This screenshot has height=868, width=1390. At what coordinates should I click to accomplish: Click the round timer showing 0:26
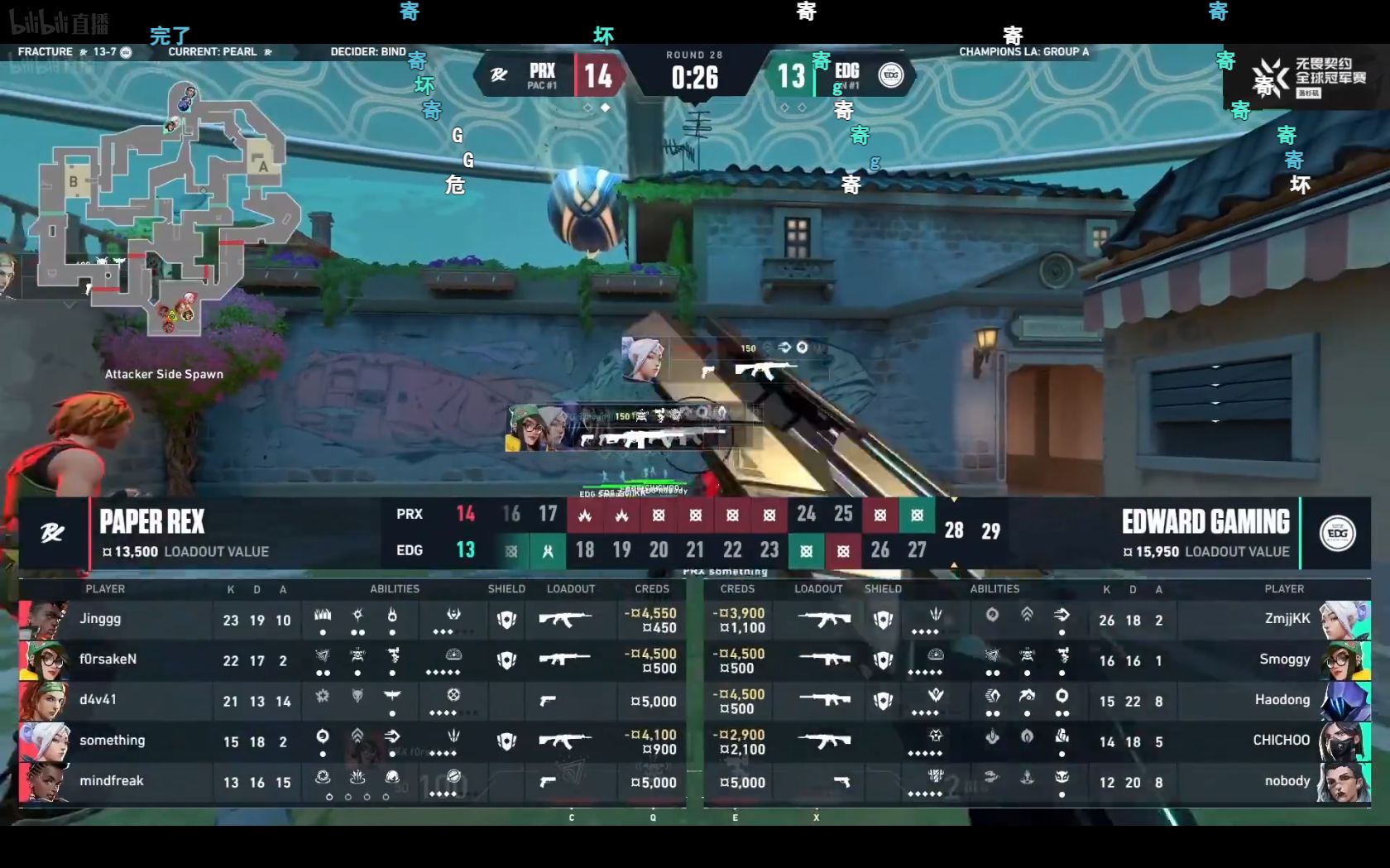point(695,80)
